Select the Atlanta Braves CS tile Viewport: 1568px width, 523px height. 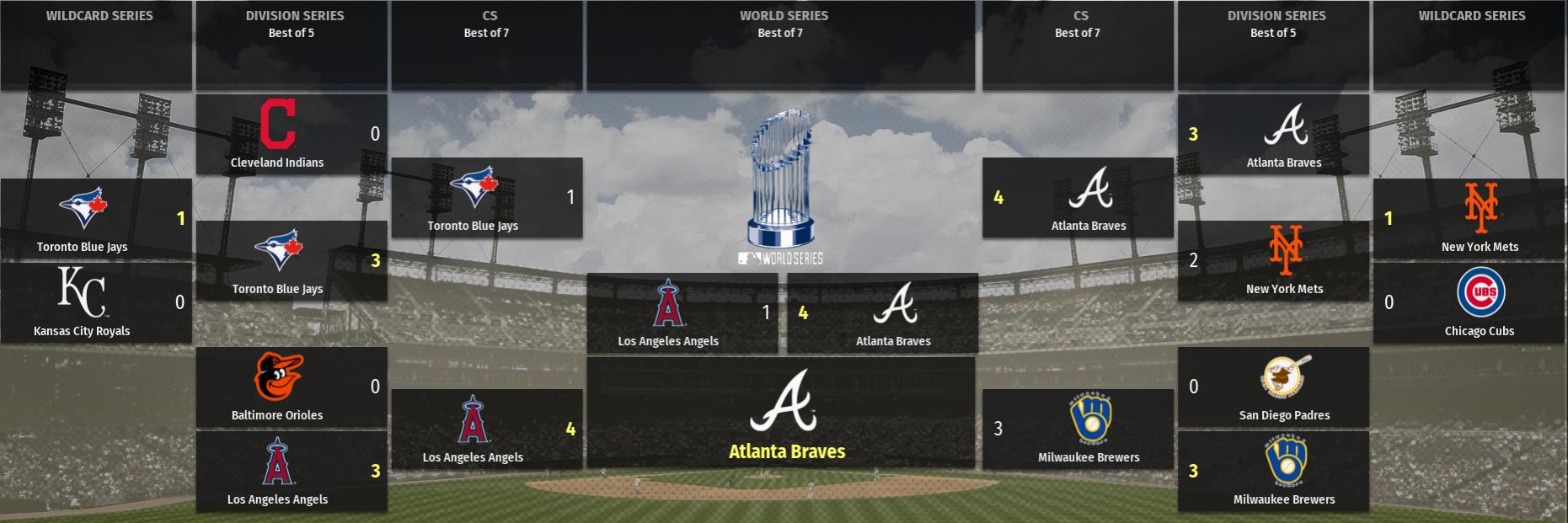coord(1078,198)
